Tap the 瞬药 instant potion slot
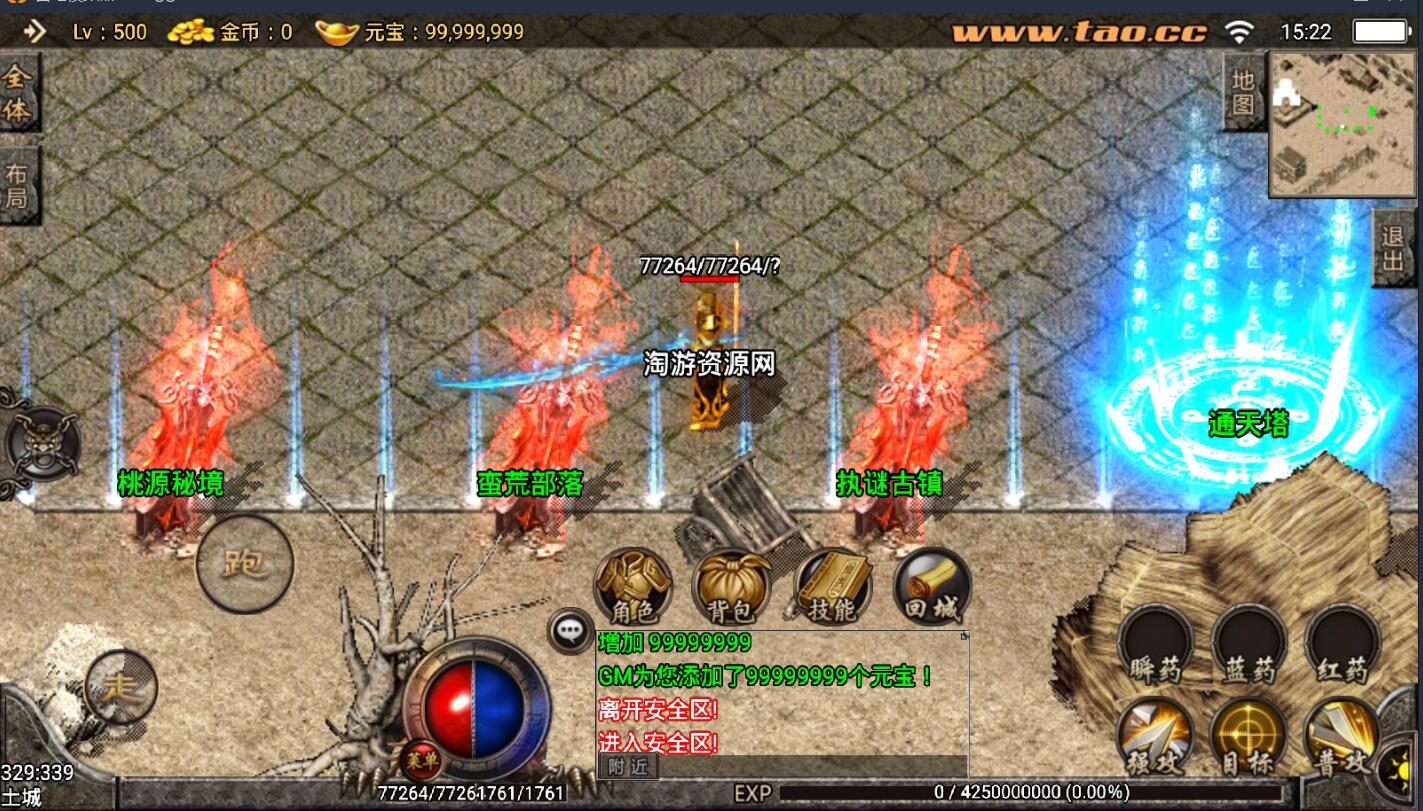The height and width of the screenshot is (811, 1423). pos(1155,646)
